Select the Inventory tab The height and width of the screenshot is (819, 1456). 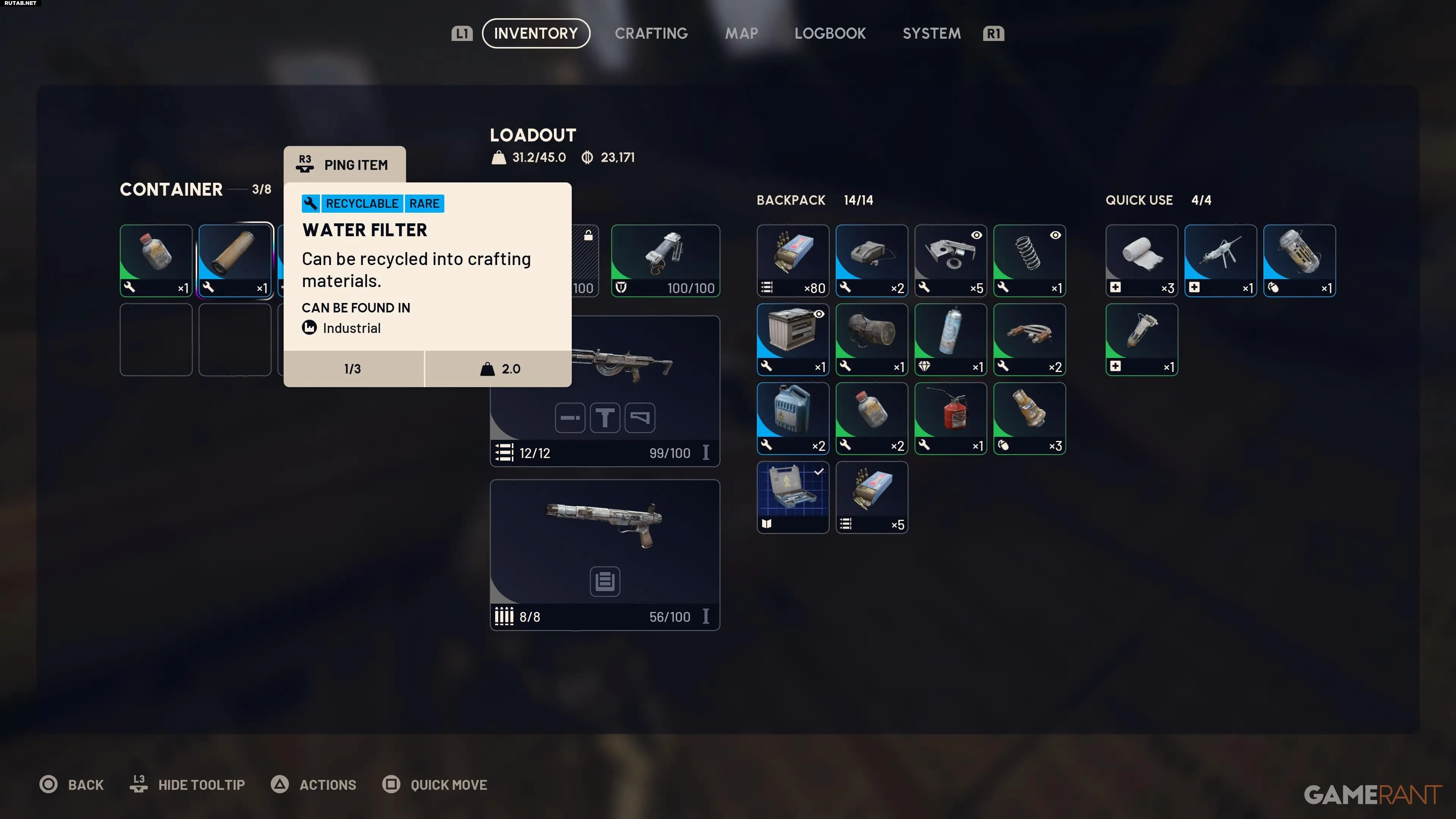[536, 33]
